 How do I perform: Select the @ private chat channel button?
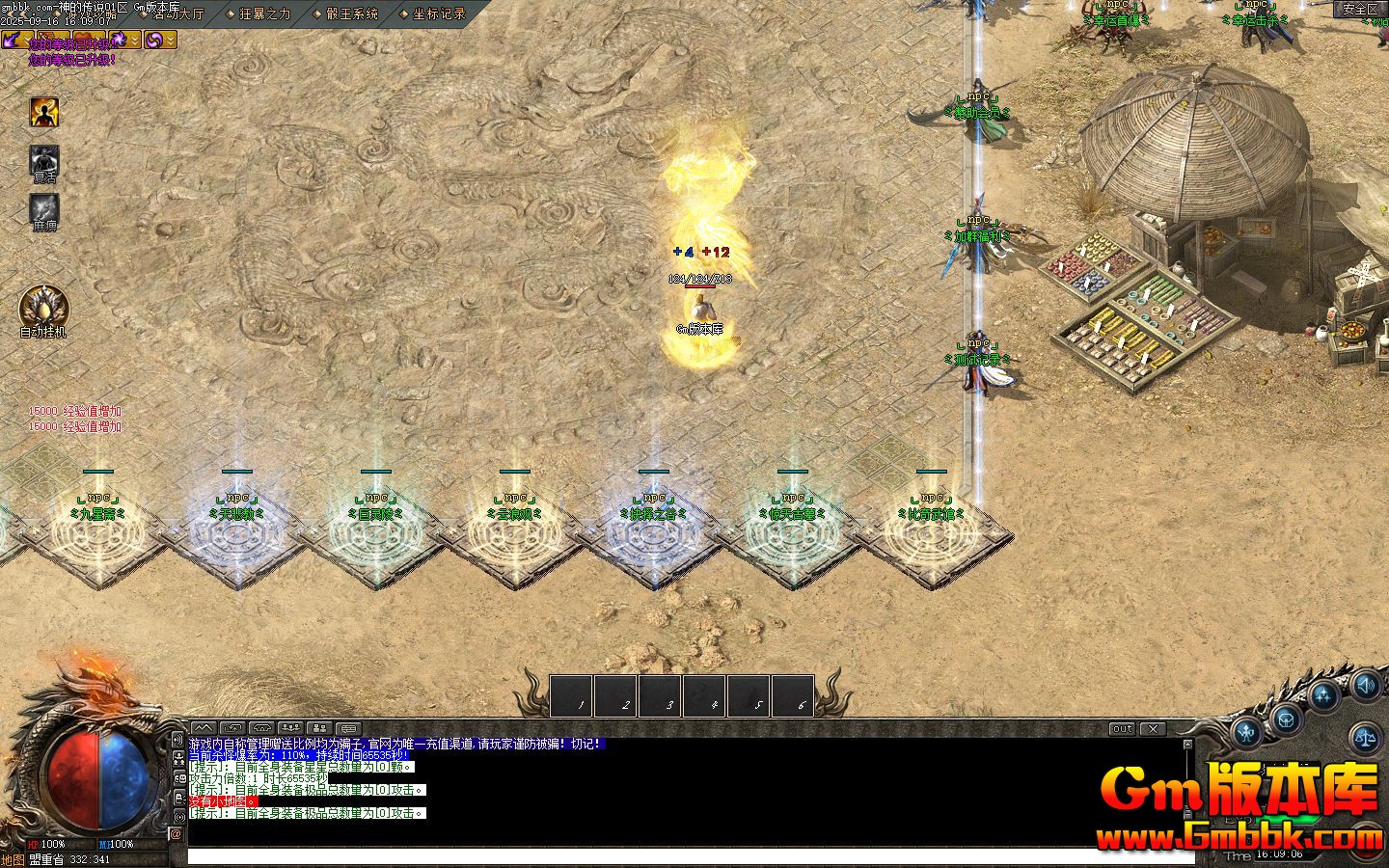tap(177, 834)
